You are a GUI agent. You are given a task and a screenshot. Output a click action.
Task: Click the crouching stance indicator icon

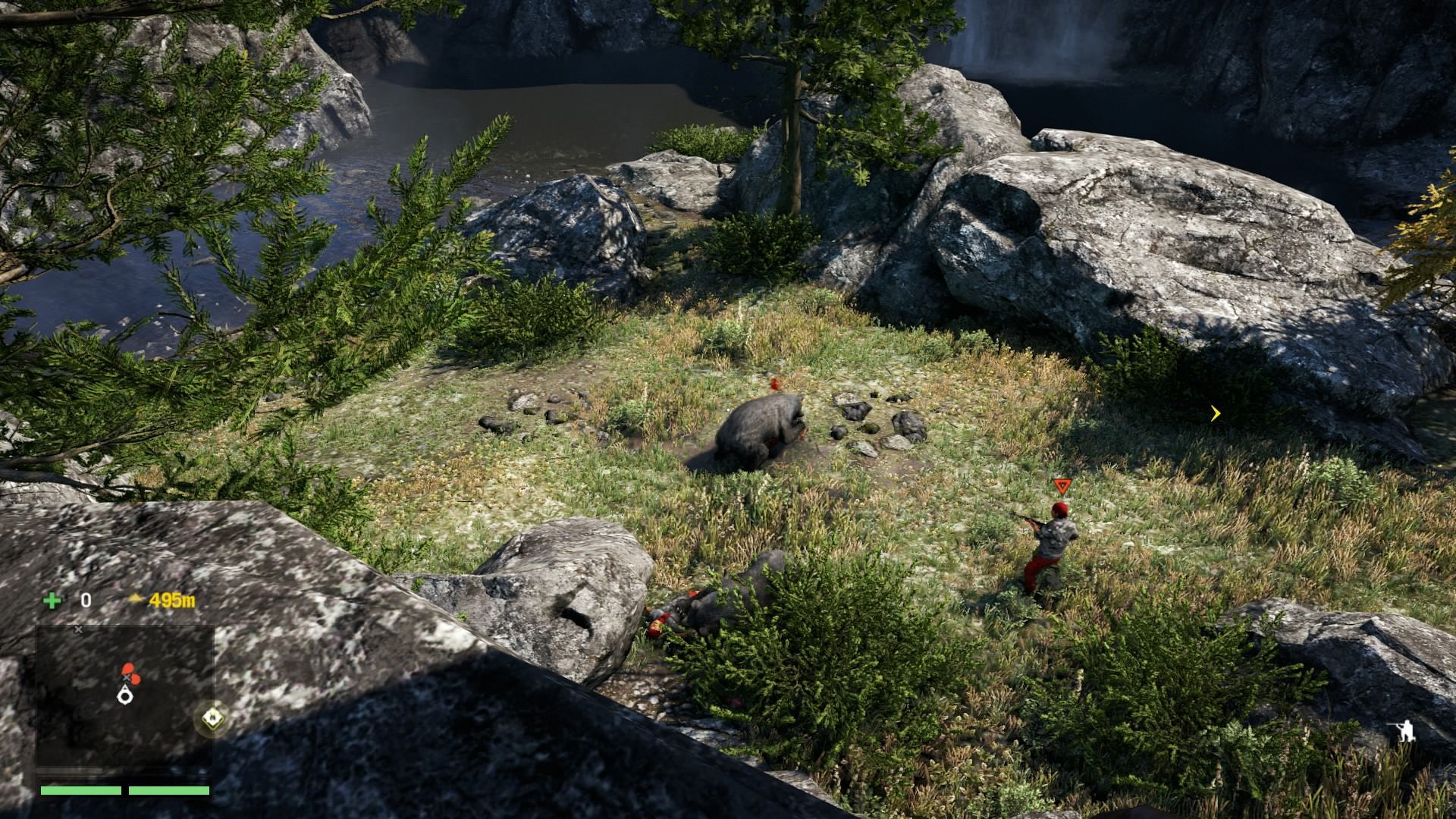(x=1404, y=732)
